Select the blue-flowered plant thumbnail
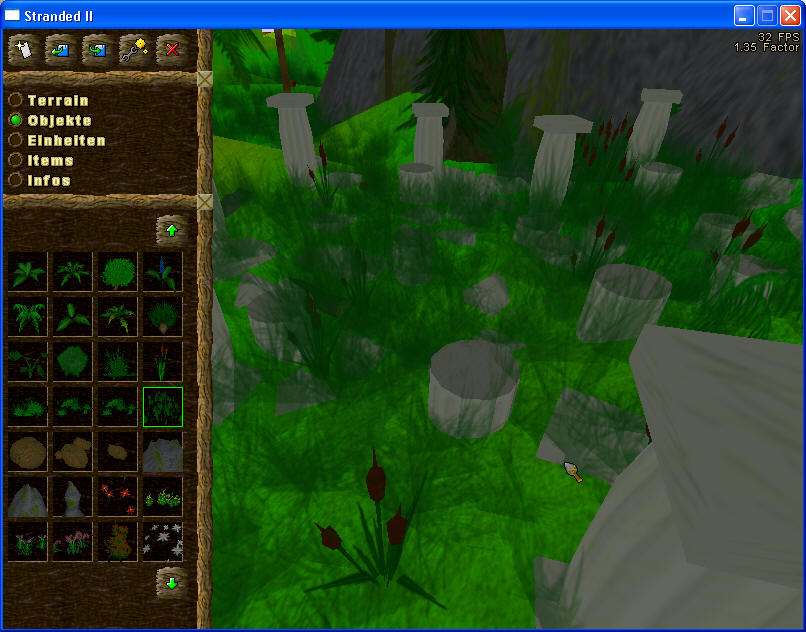The image size is (806, 632). pyautogui.click(x=163, y=272)
